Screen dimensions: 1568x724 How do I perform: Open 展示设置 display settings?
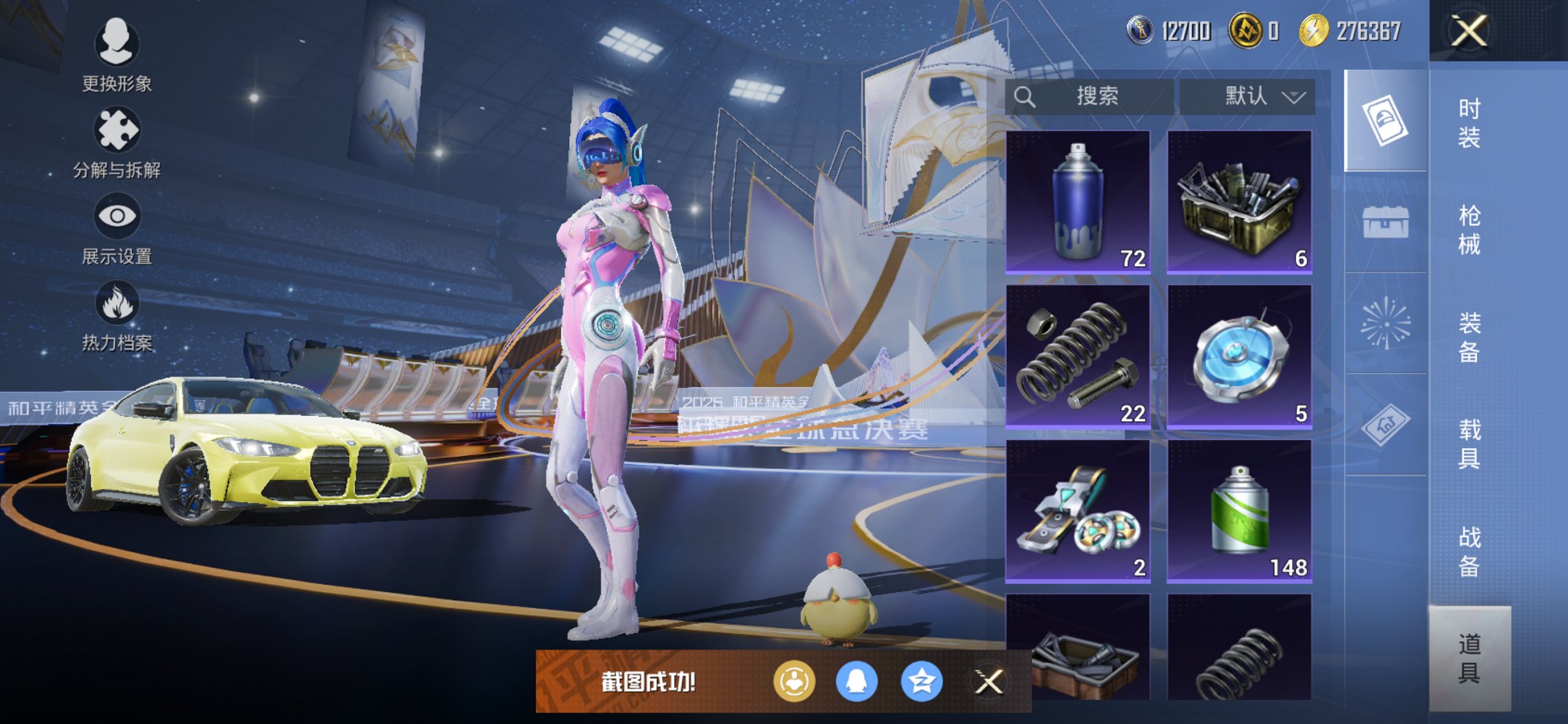(x=117, y=229)
